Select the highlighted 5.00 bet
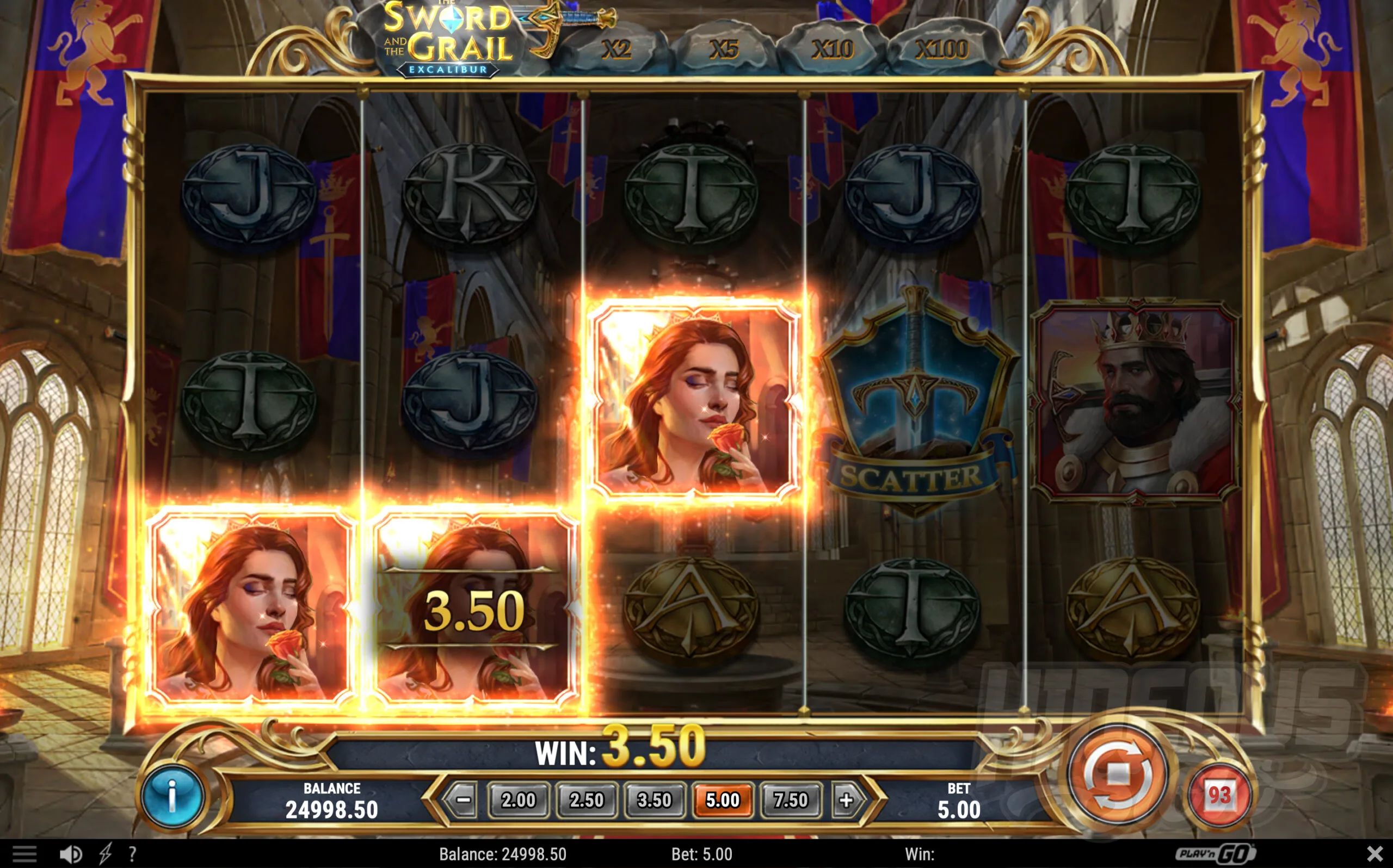Image resolution: width=1393 pixels, height=868 pixels. [722, 799]
